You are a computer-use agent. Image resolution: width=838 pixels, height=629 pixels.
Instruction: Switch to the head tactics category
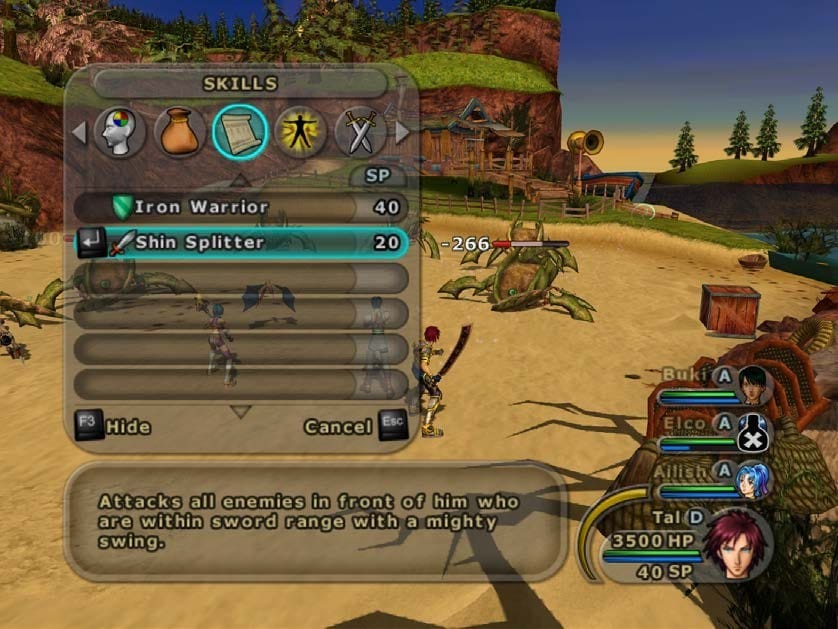point(120,132)
